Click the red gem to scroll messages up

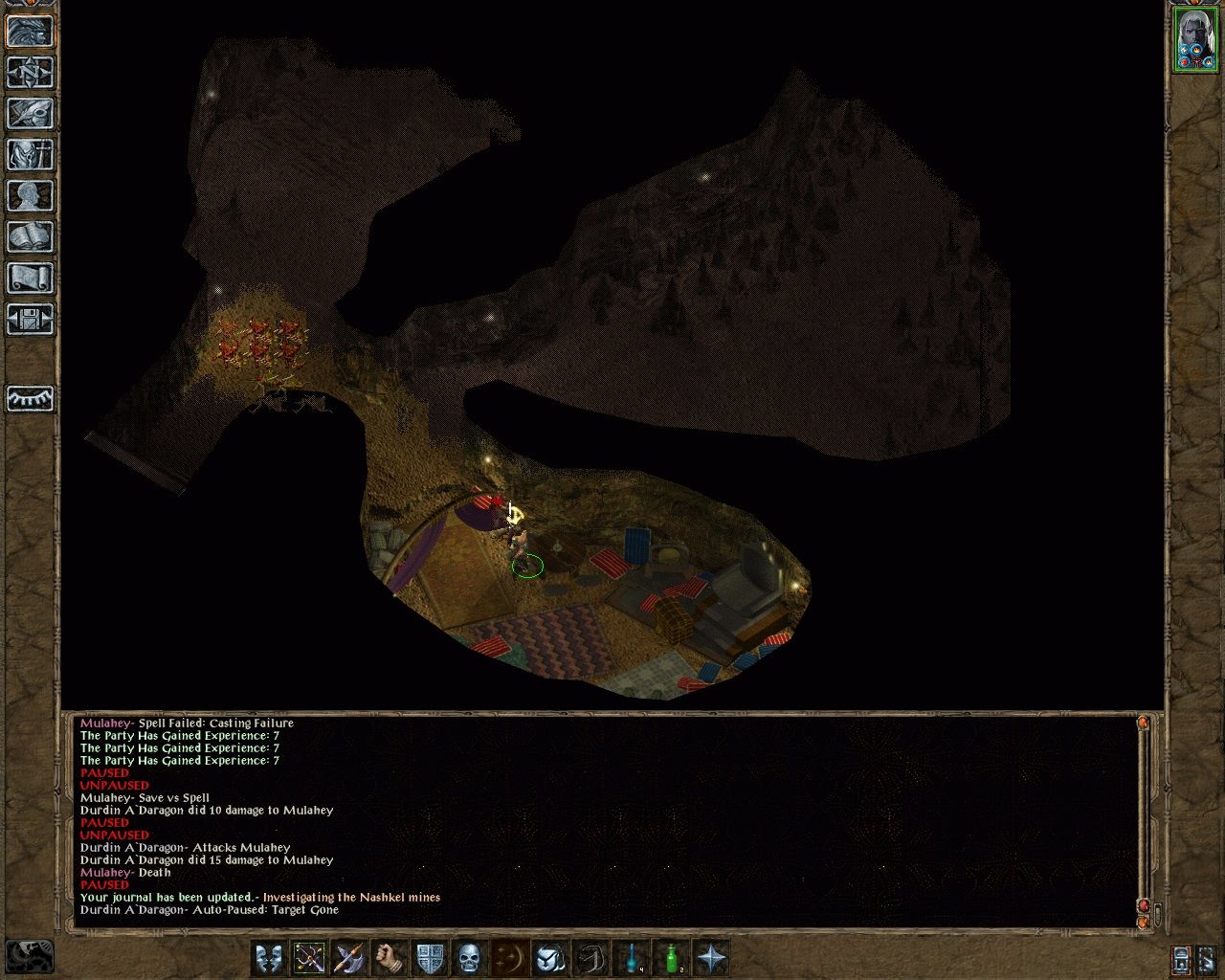(1145, 724)
